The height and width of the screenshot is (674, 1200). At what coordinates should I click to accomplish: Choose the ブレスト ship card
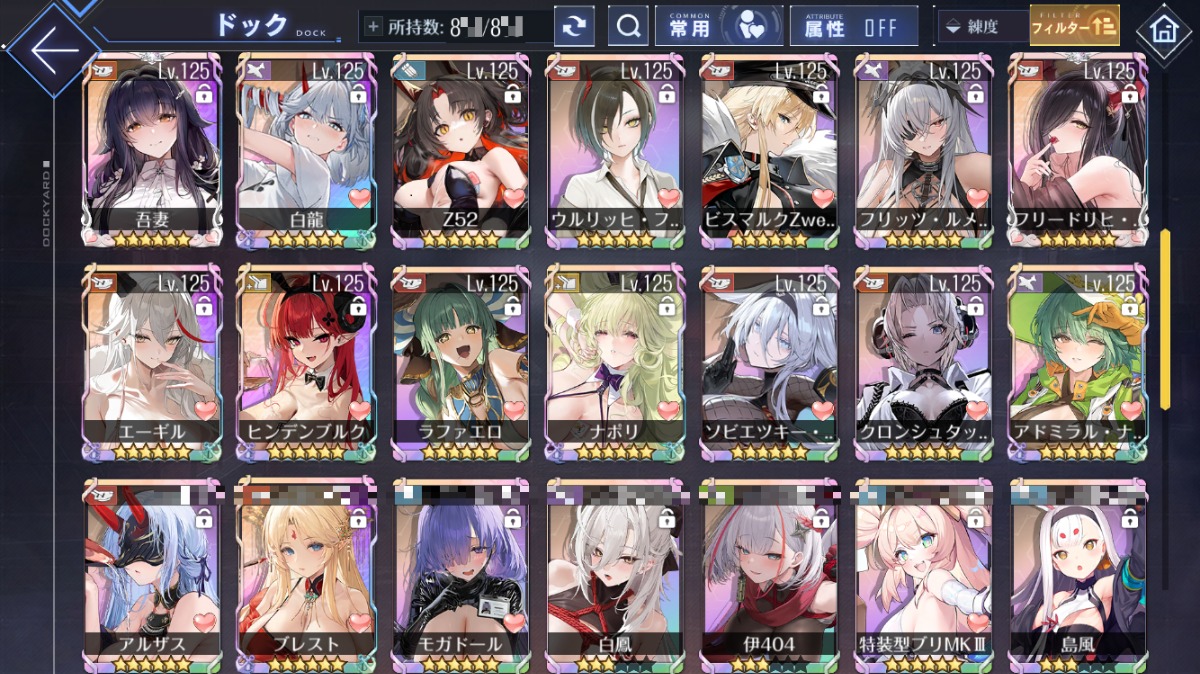(x=306, y=575)
